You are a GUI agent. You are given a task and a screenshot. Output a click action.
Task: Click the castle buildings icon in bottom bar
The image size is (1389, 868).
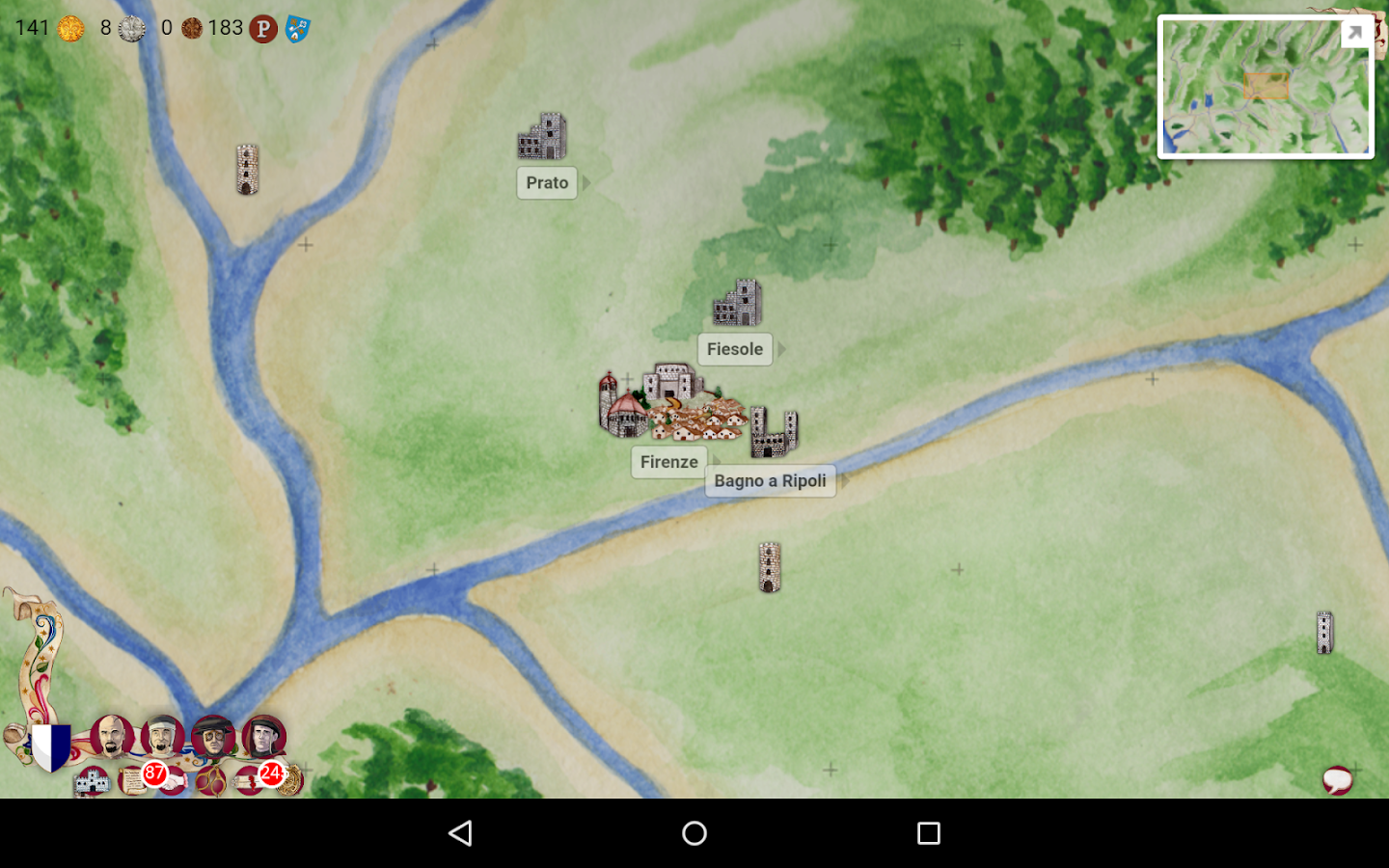click(x=92, y=782)
